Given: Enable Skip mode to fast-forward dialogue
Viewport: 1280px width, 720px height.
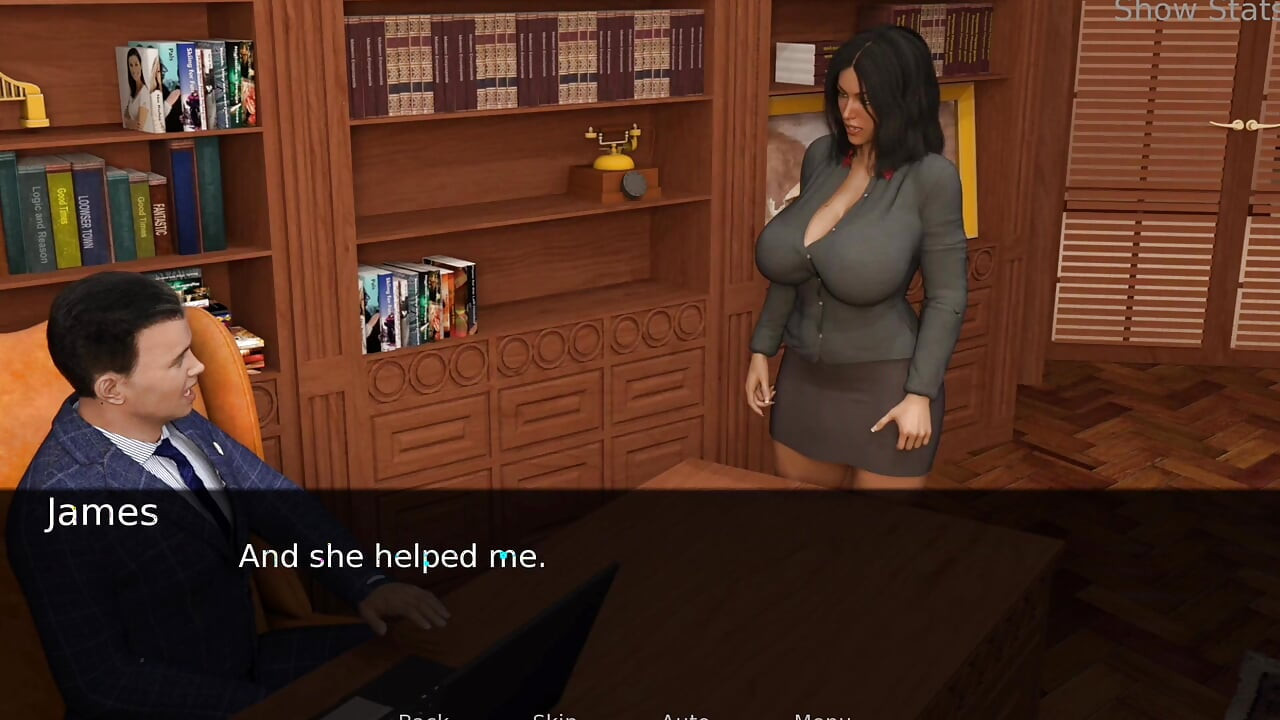Looking at the screenshot, I should coord(557,716).
